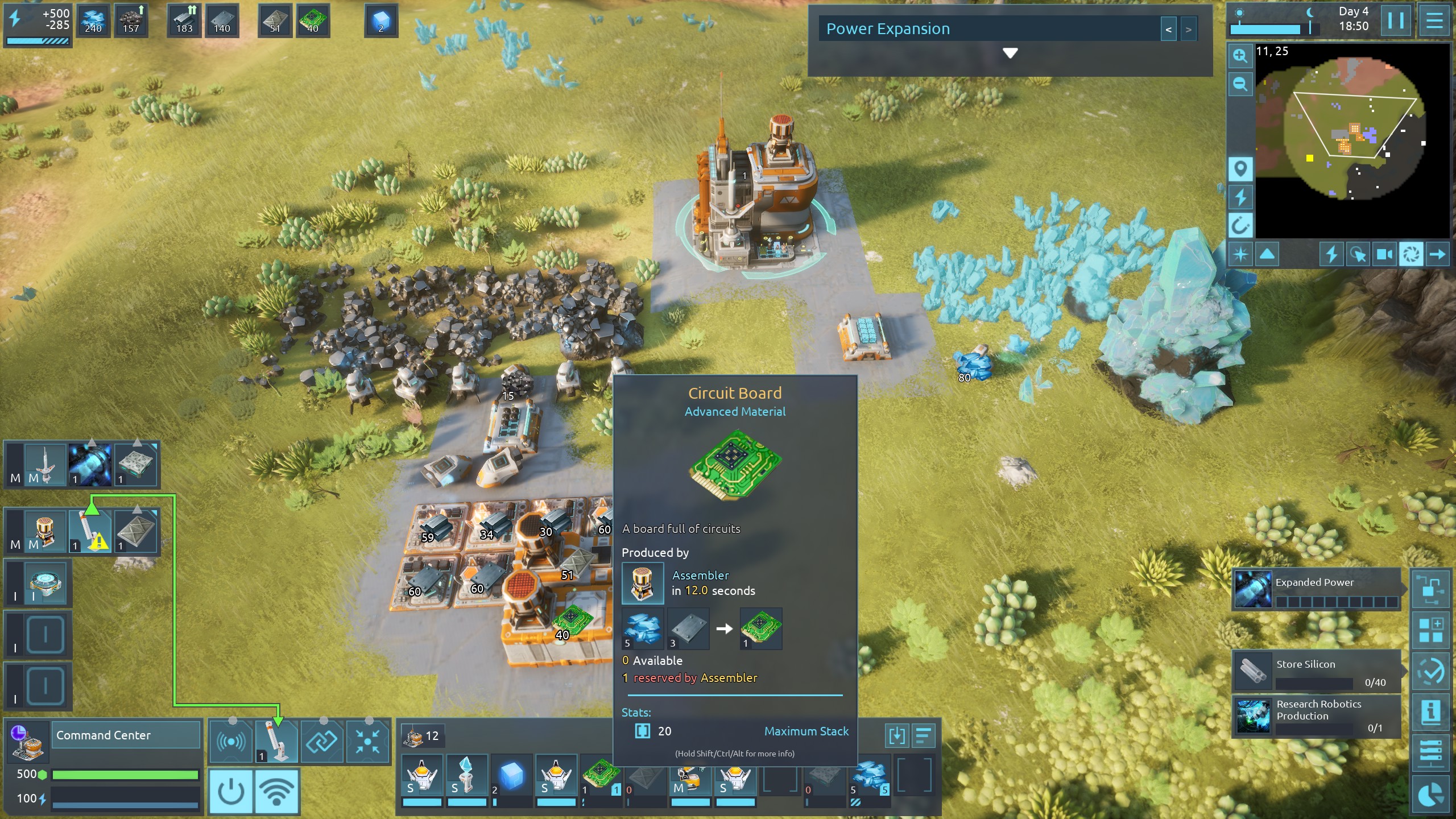
Task: Select the blue cube inventory slot
Action: [x=511, y=777]
